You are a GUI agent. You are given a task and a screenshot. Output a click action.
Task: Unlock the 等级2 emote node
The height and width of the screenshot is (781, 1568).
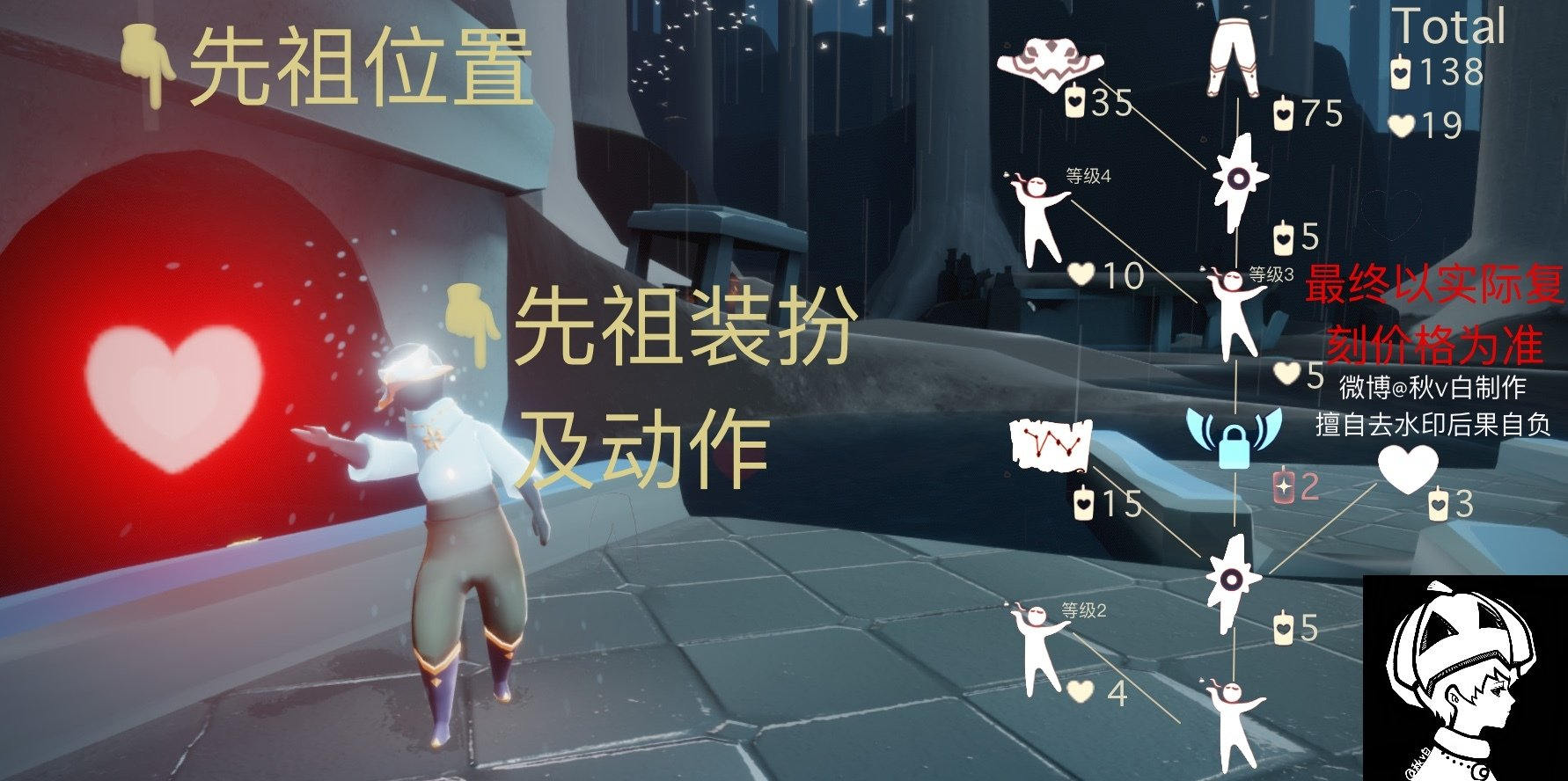click(1034, 646)
